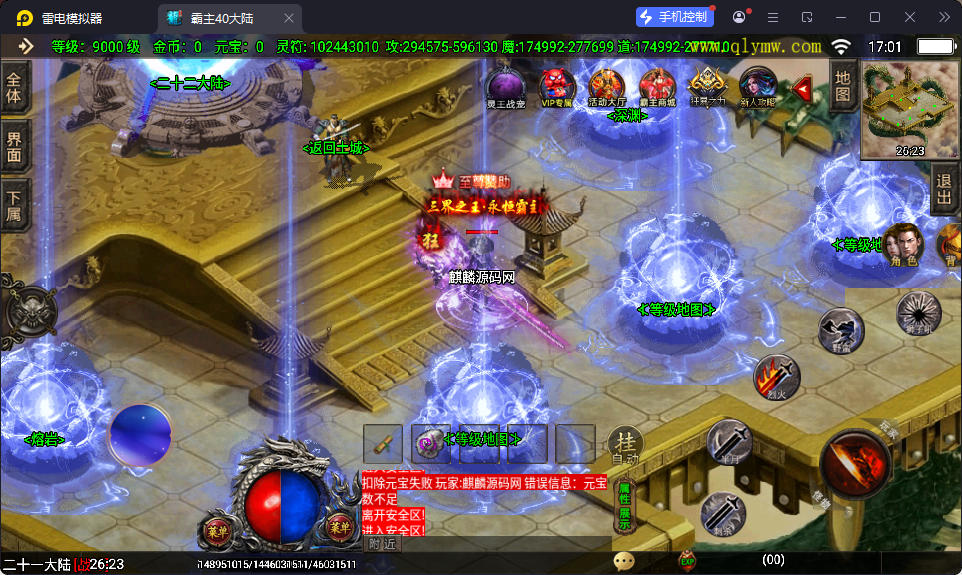Open the green 属性展示 attribute panel
This screenshot has width=962, height=575.
(624, 505)
